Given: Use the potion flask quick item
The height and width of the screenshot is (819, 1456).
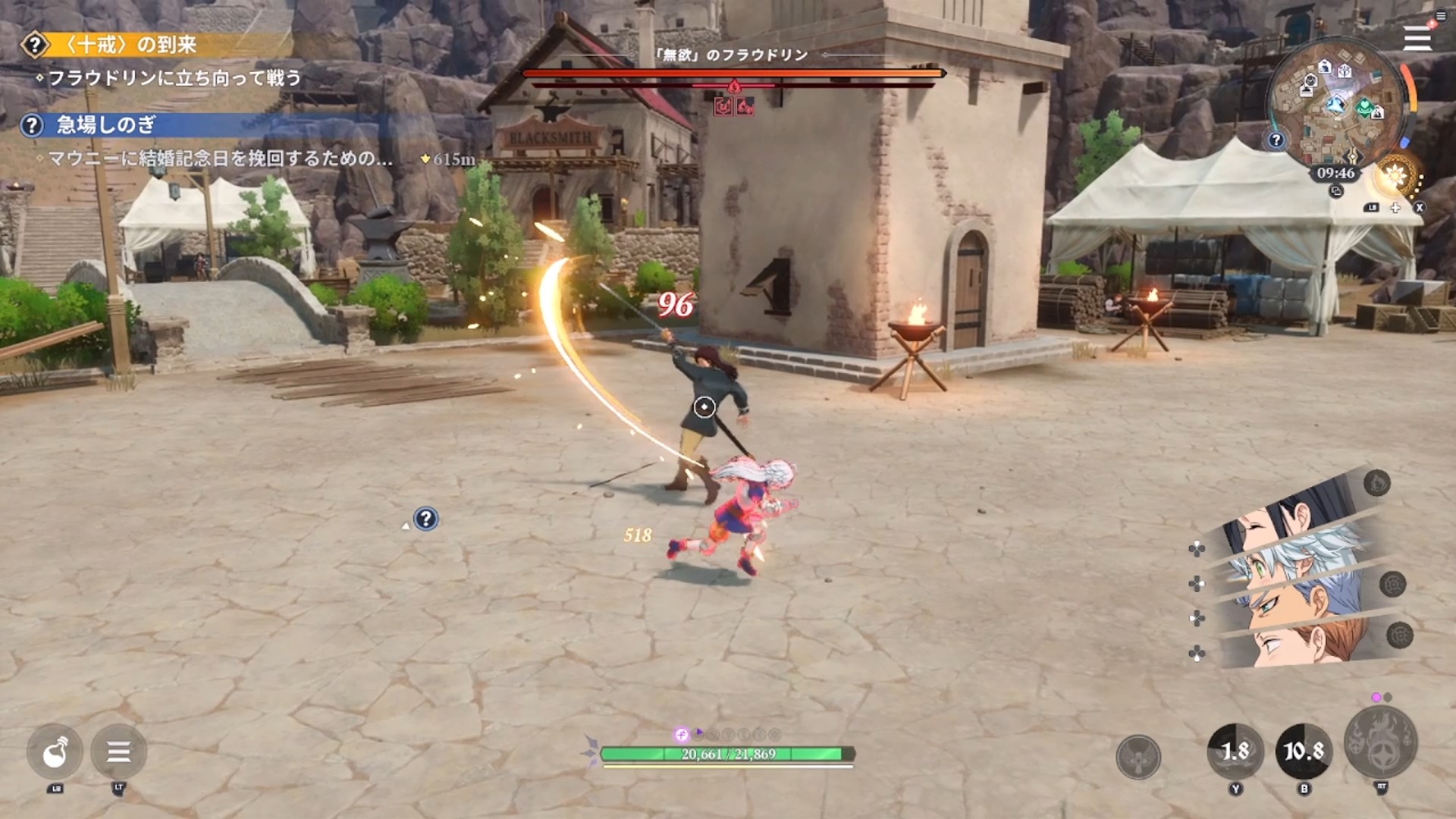Looking at the screenshot, I should tap(55, 752).
